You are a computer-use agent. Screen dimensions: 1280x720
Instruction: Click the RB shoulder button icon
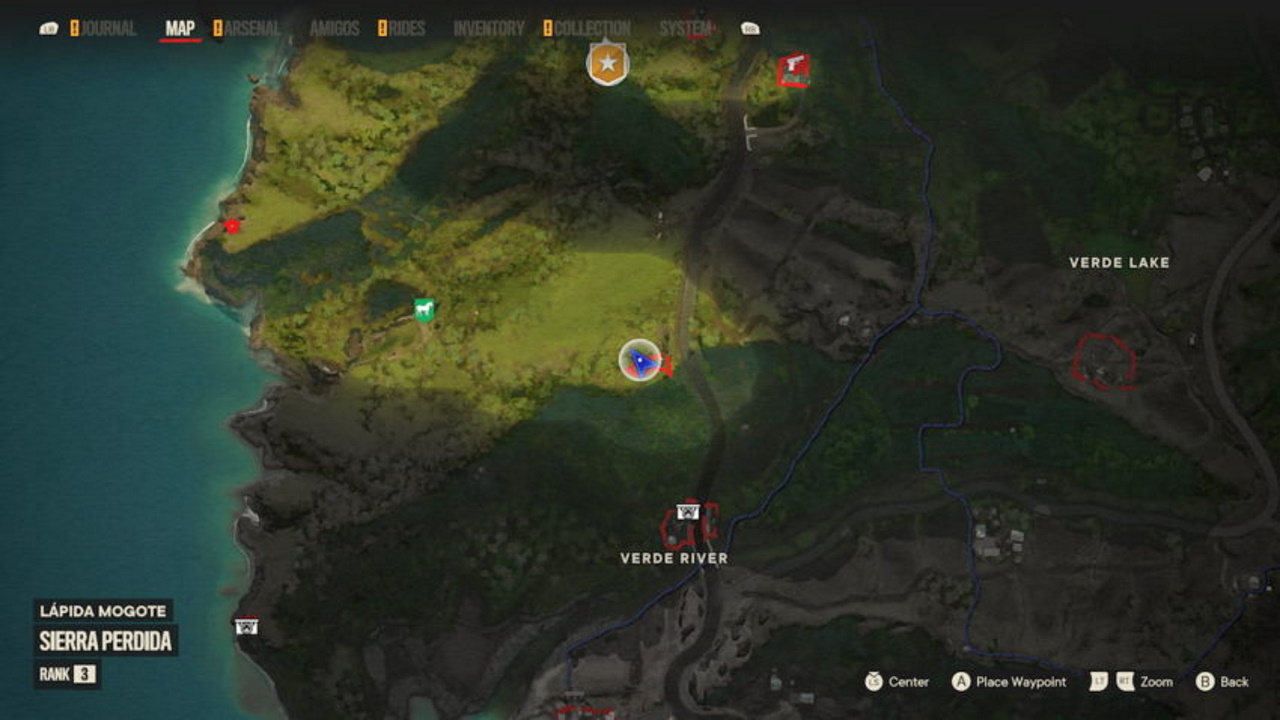click(750, 27)
